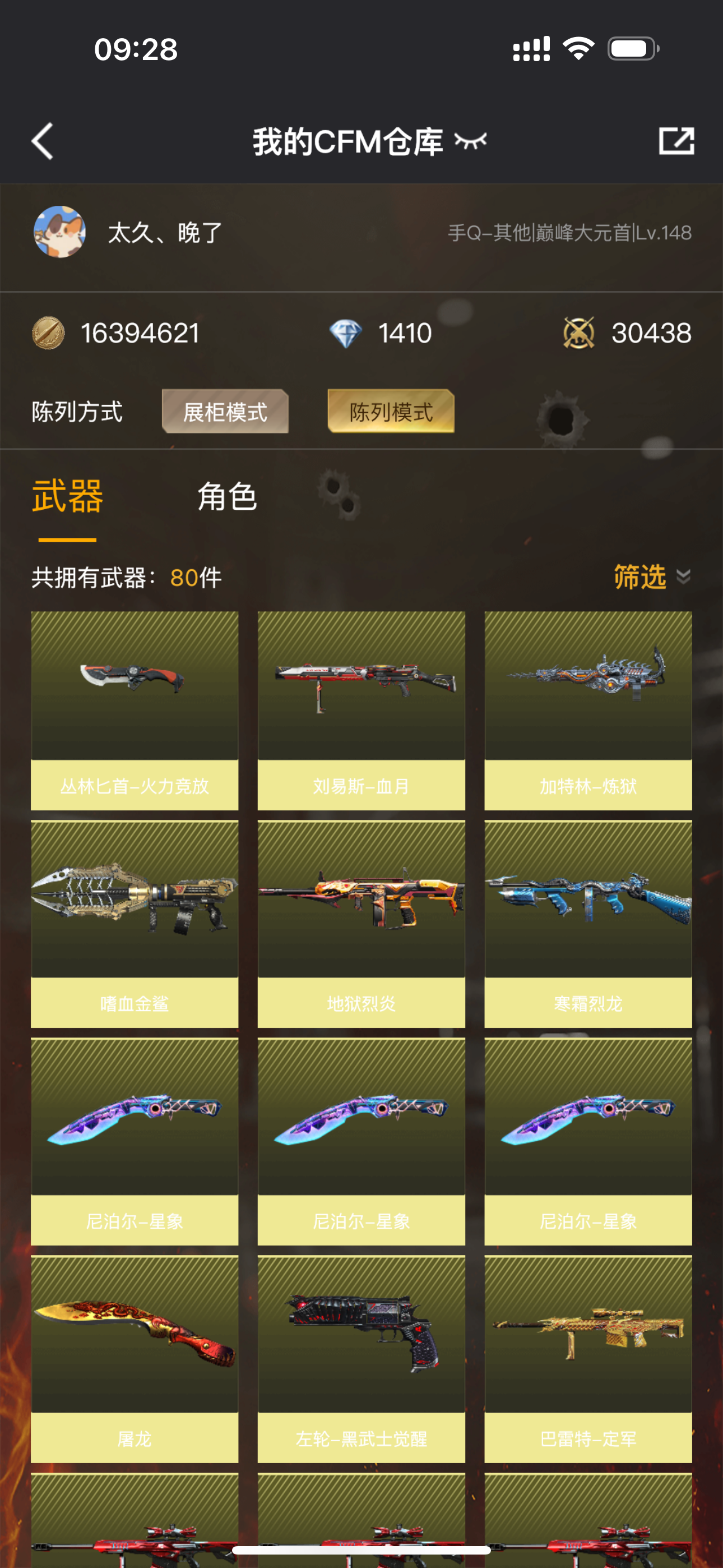Viewport: 723px width, 1568px height.
Task: Tap the gold coin currency icon
Action: tap(50, 334)
